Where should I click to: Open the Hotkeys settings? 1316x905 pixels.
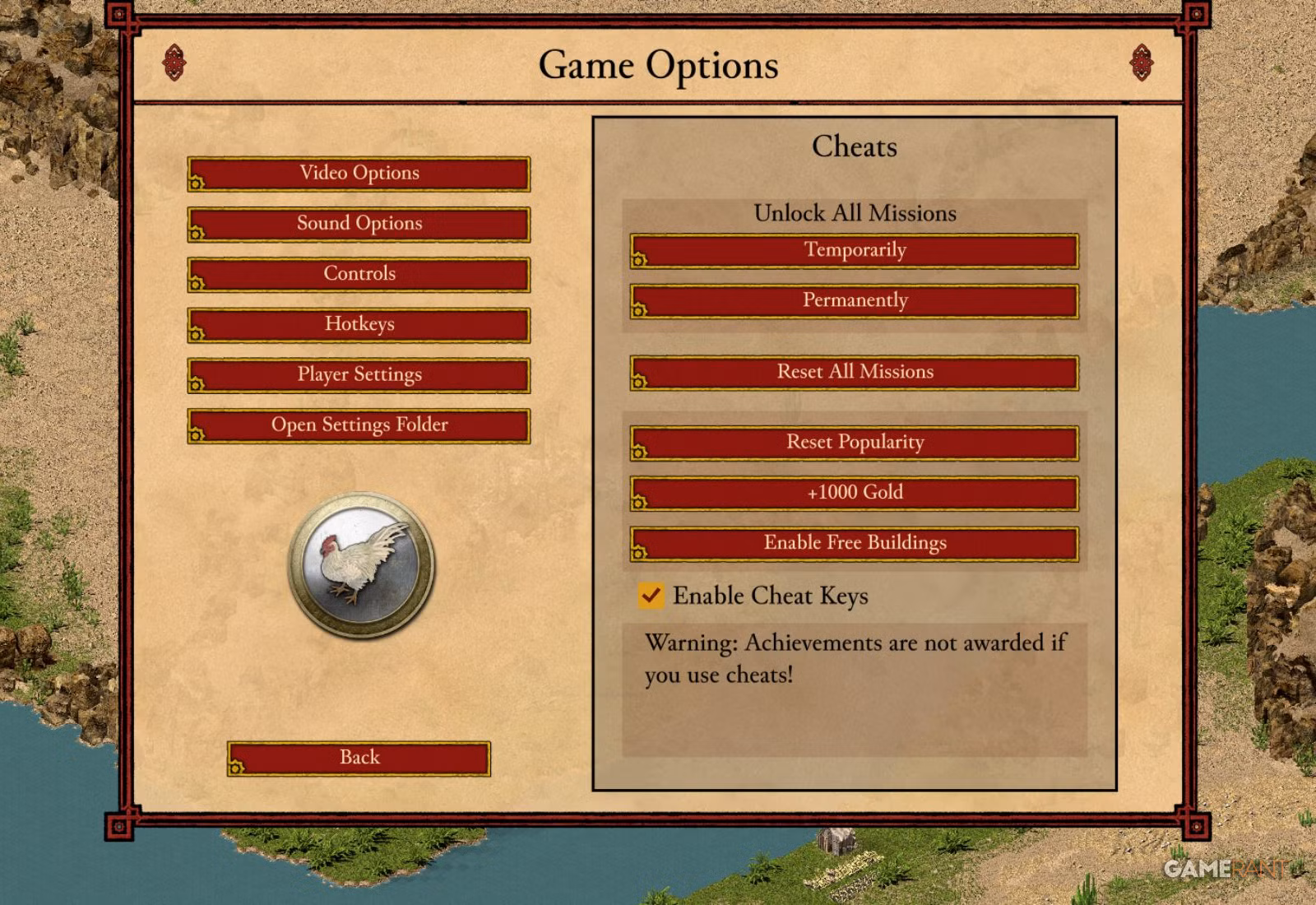(359, 324)
